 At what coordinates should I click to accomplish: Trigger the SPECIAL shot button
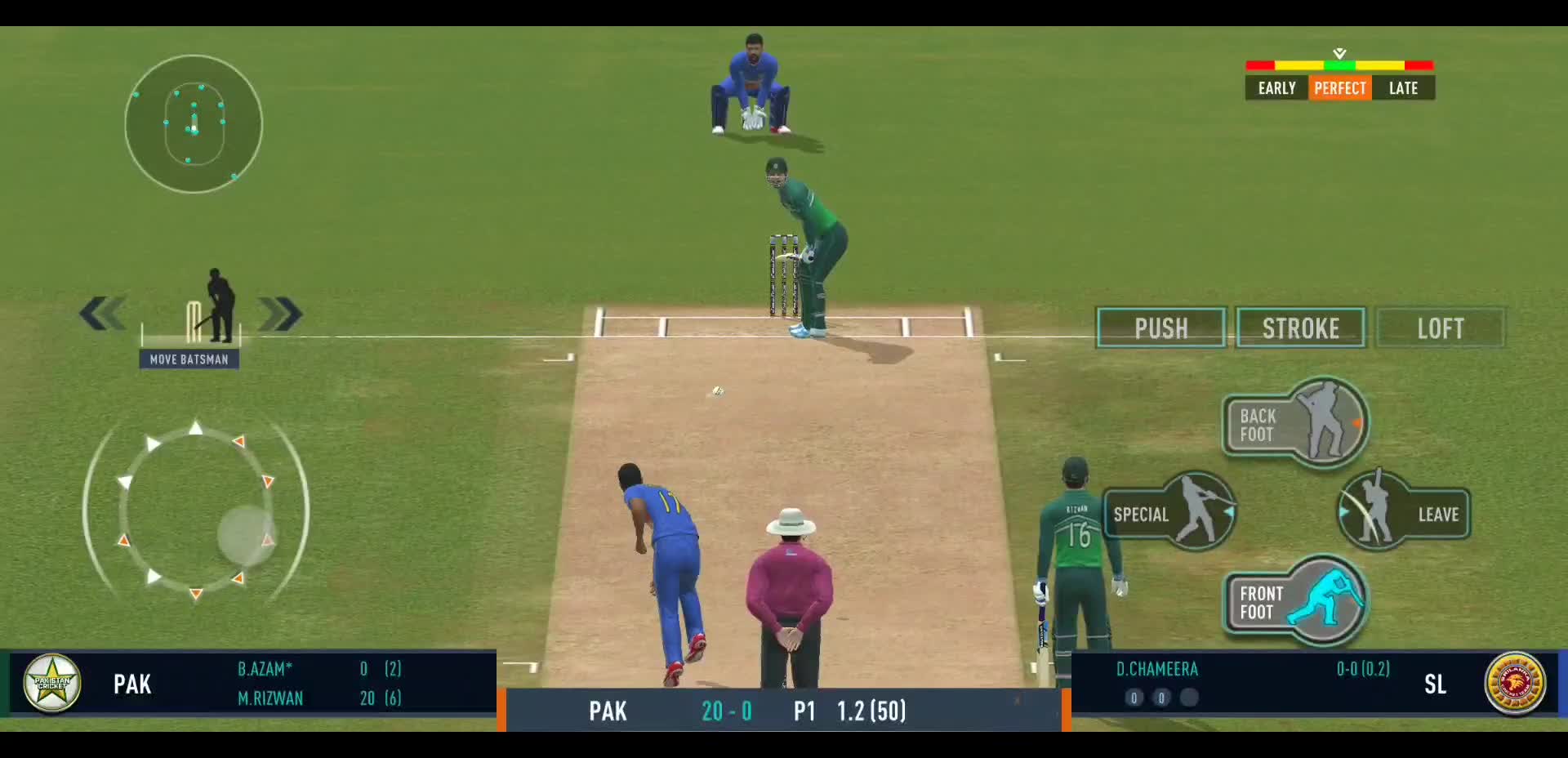pos(1169,513)
